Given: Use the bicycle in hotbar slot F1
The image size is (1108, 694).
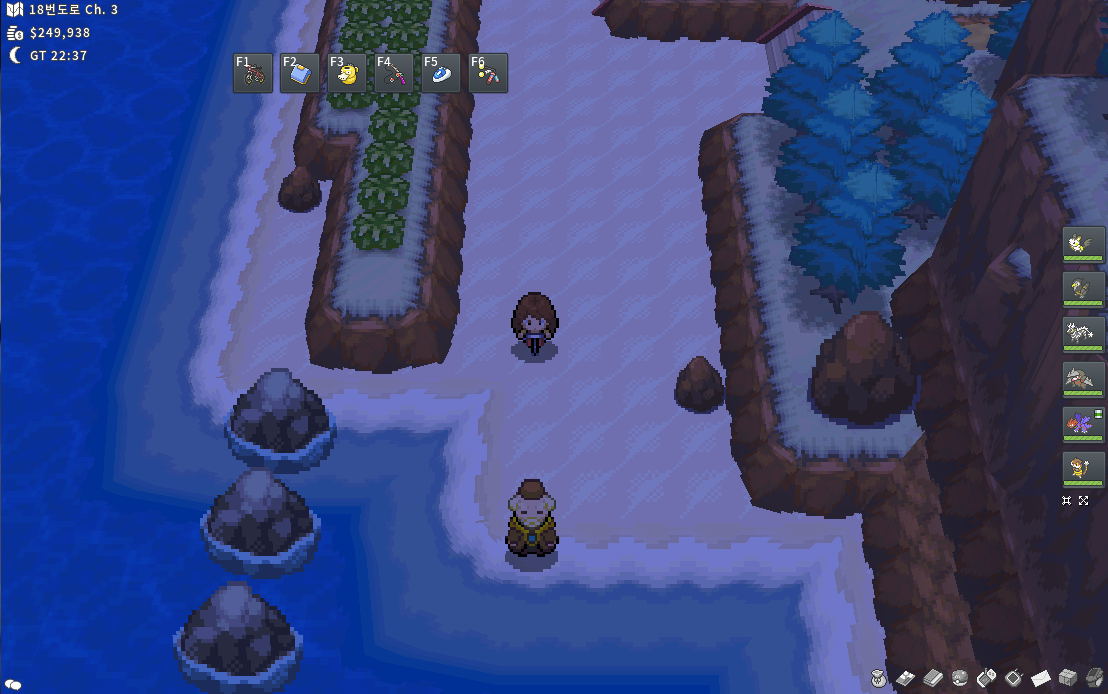Looking at the screenshot, I should [x=253, y=73].
